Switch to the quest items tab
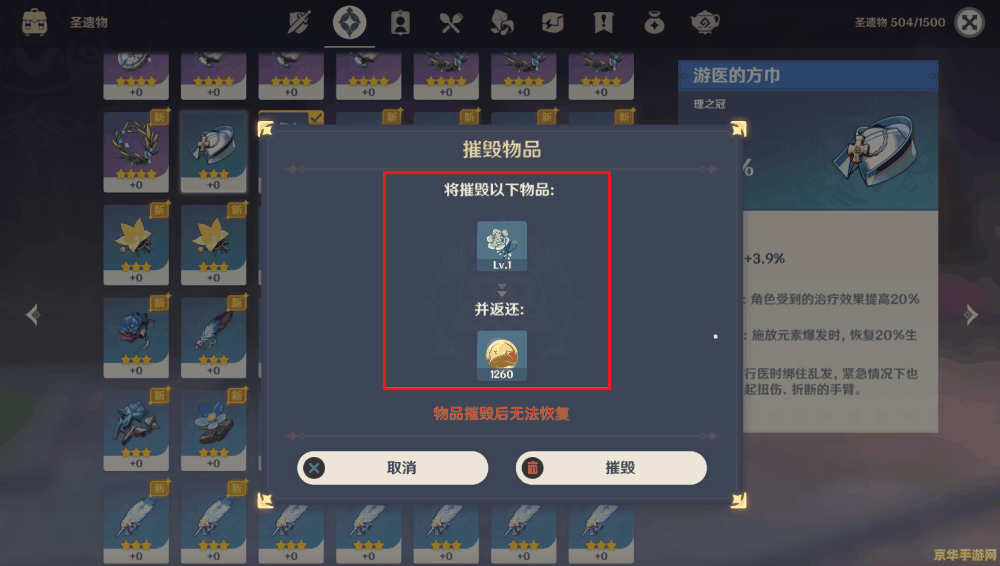 pyautogui.click(x=603, y=22)
